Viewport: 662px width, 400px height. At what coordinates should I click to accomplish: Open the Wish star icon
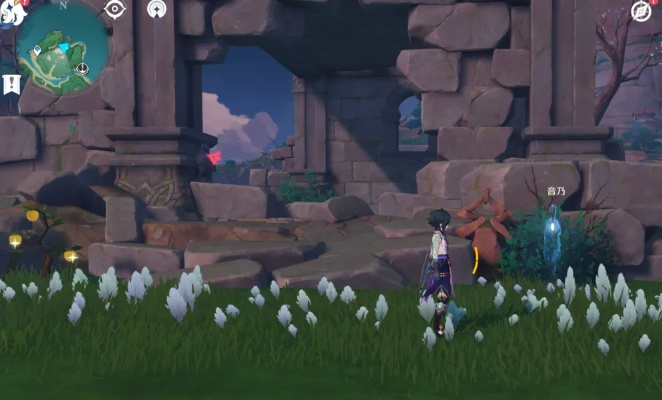tap(157, 9)
